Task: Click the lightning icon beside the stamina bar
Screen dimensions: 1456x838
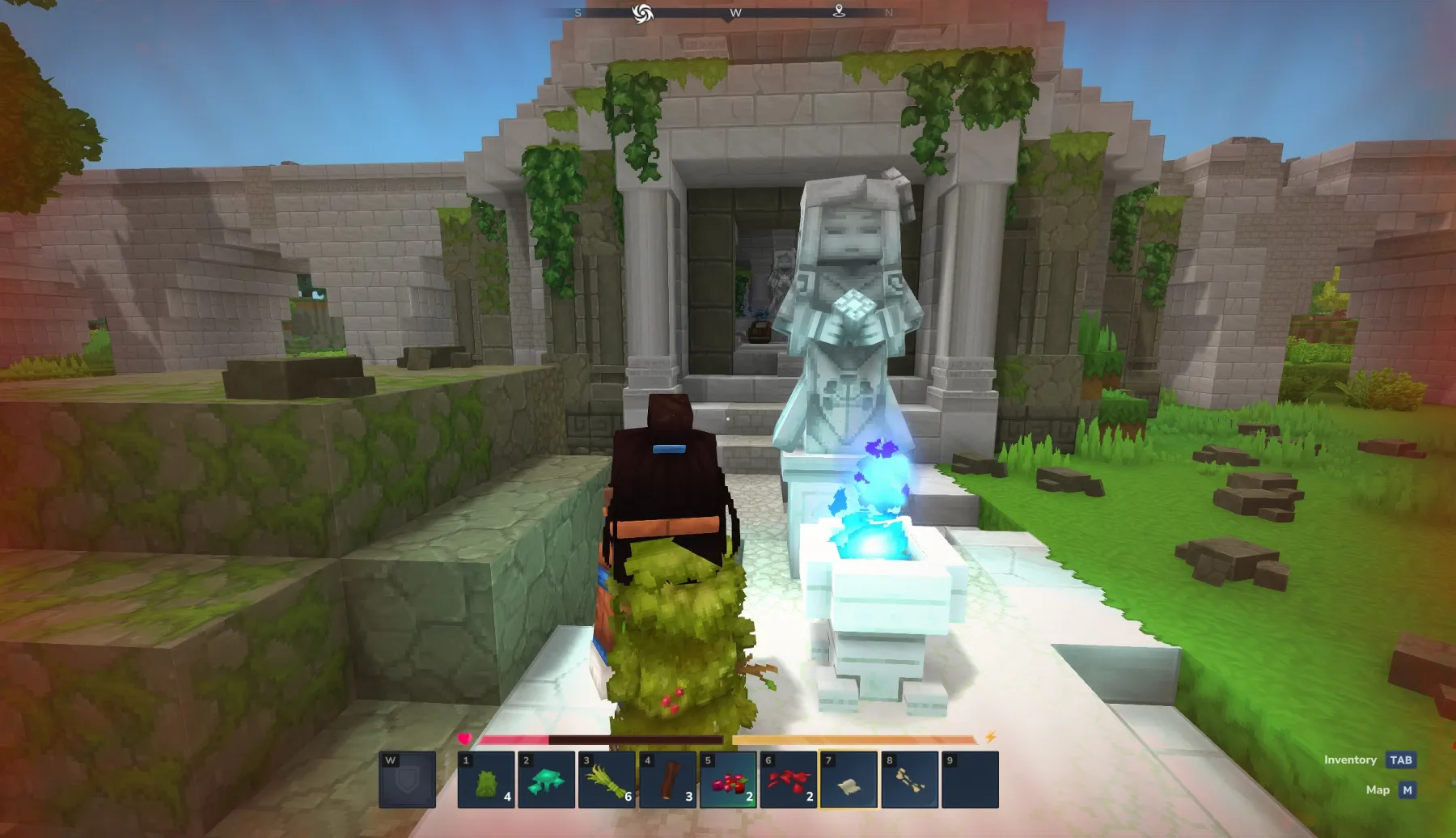Action: 988,736
